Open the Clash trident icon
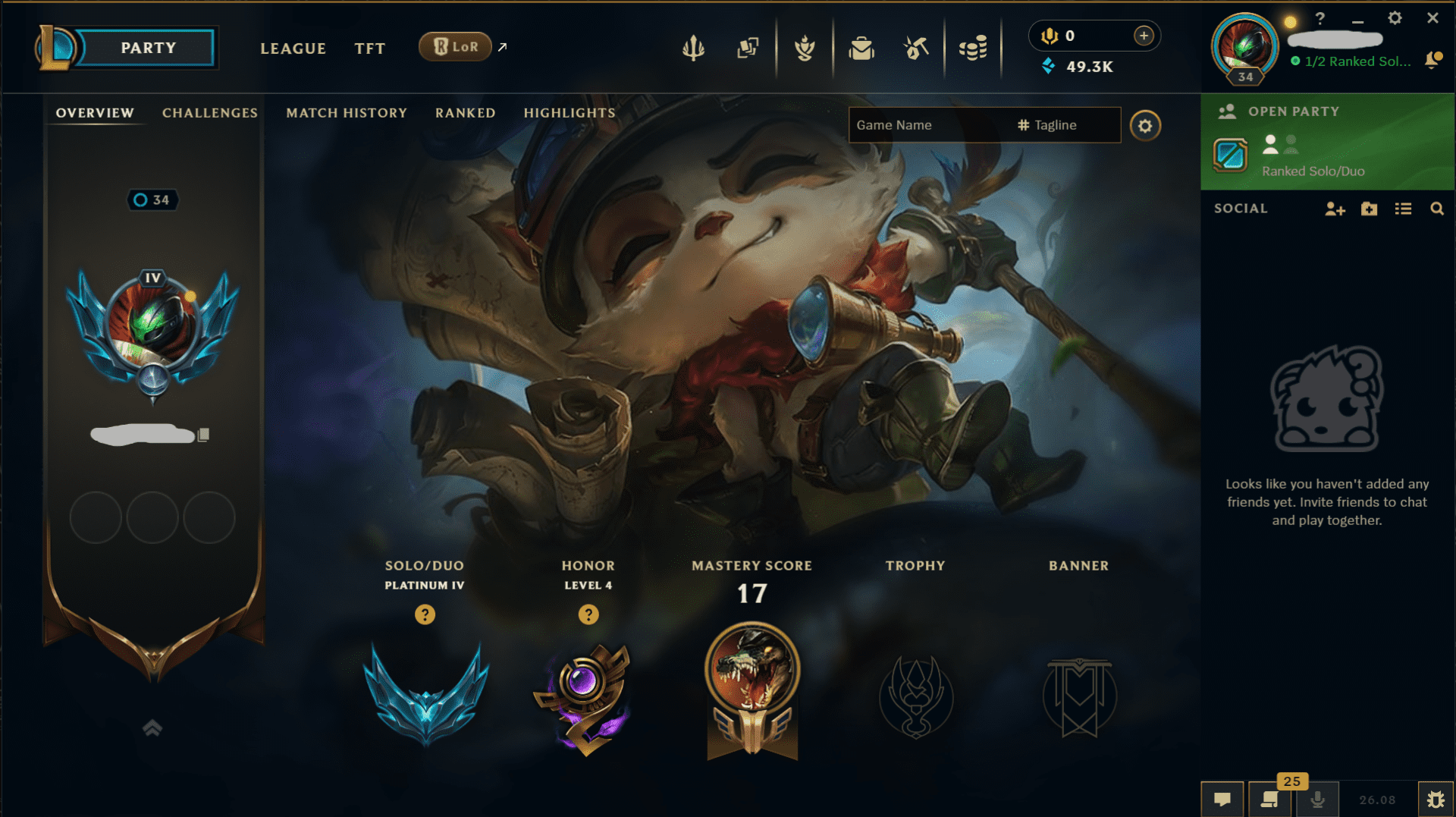1456x817 pixels. [x=694, y=47]
